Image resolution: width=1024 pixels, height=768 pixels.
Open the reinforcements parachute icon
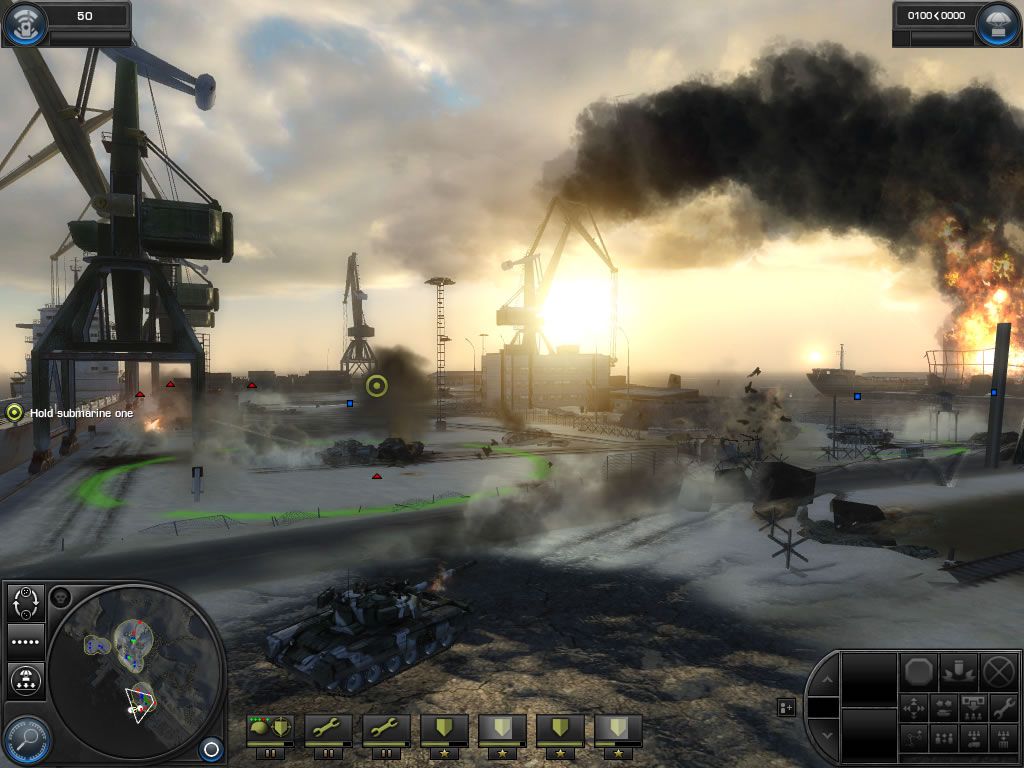[x=998, y=23]
